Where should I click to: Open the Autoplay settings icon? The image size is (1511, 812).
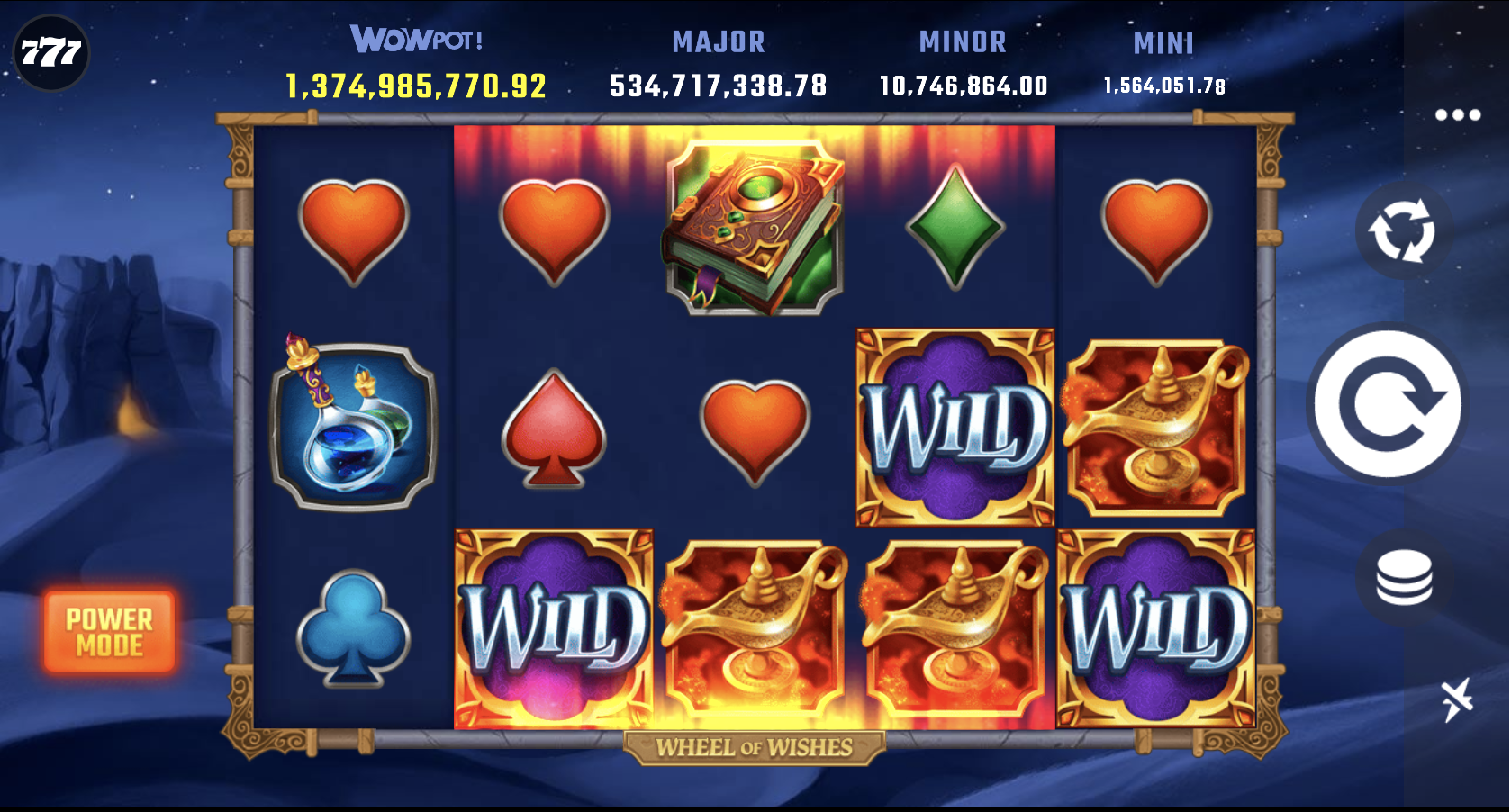click(x=1405, y=231)
